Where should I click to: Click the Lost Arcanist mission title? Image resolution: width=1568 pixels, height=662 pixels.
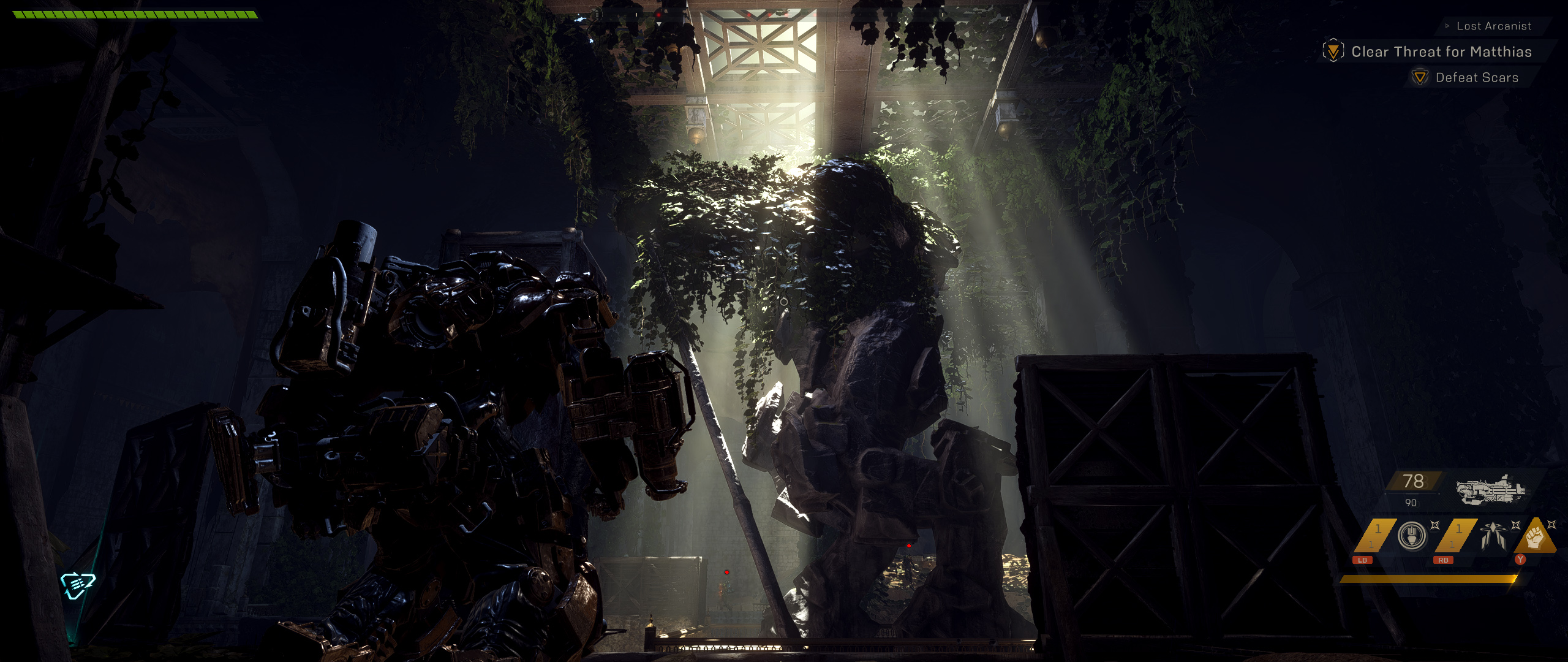point(1493,26)
